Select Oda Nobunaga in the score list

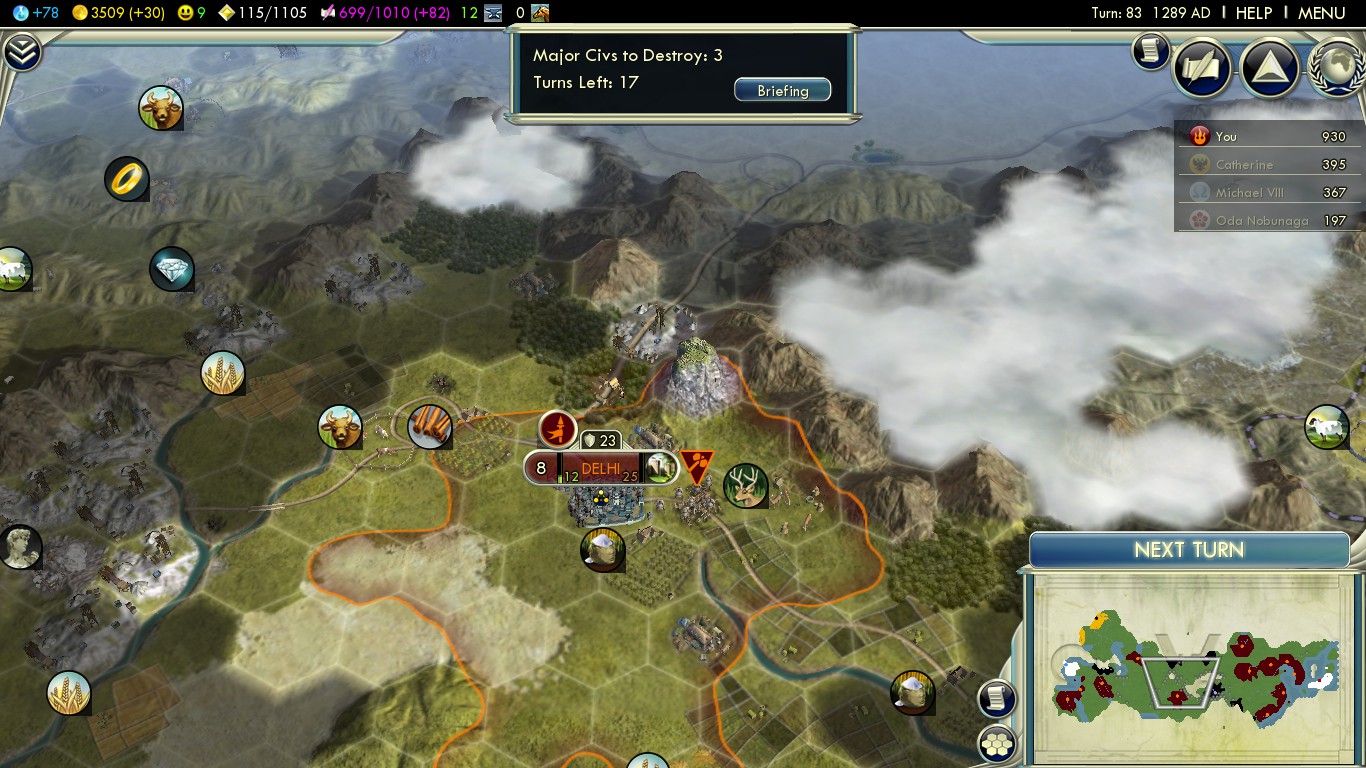pos(1261,220)
